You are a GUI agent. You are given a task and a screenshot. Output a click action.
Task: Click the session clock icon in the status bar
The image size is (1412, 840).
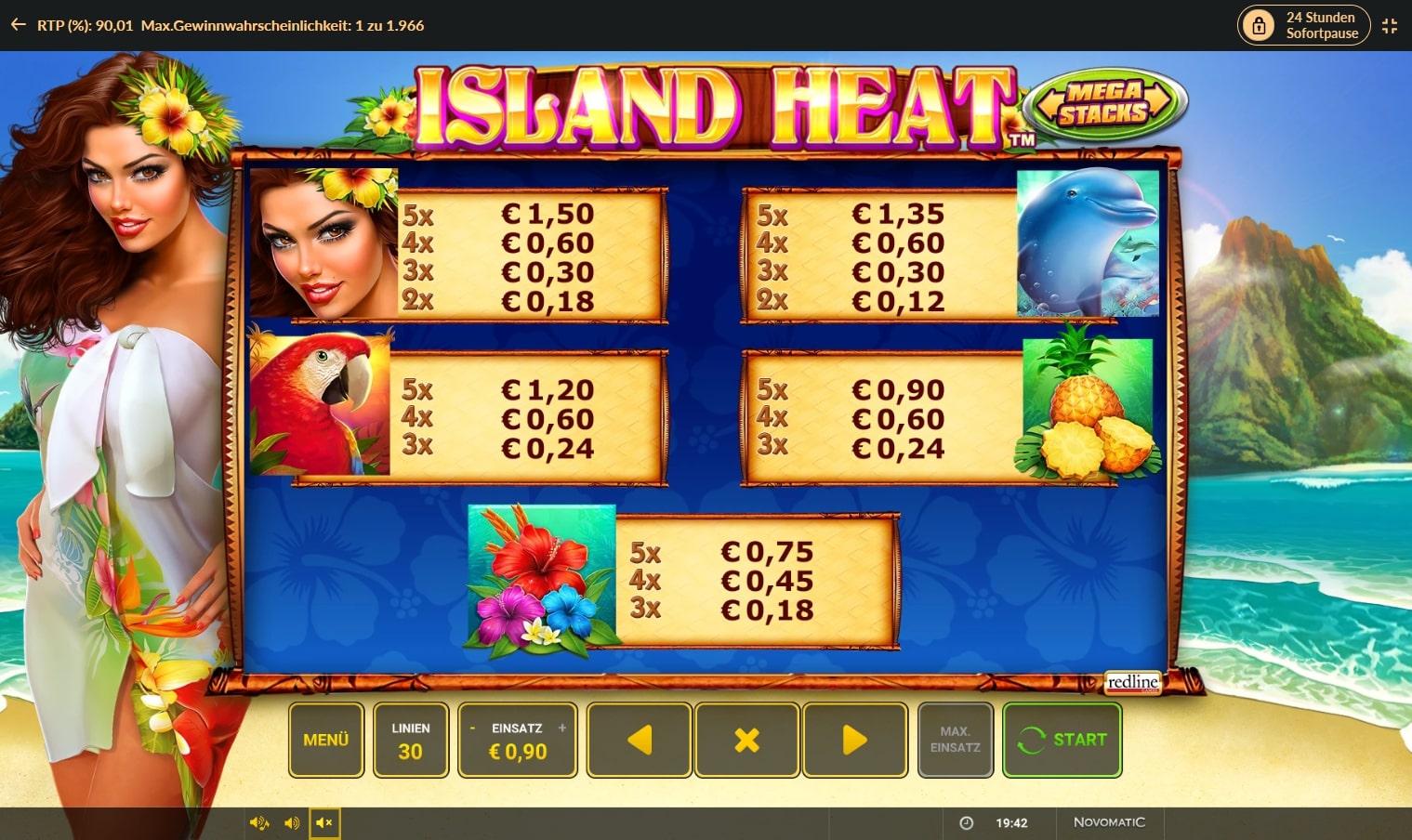(x=966, y=821)
